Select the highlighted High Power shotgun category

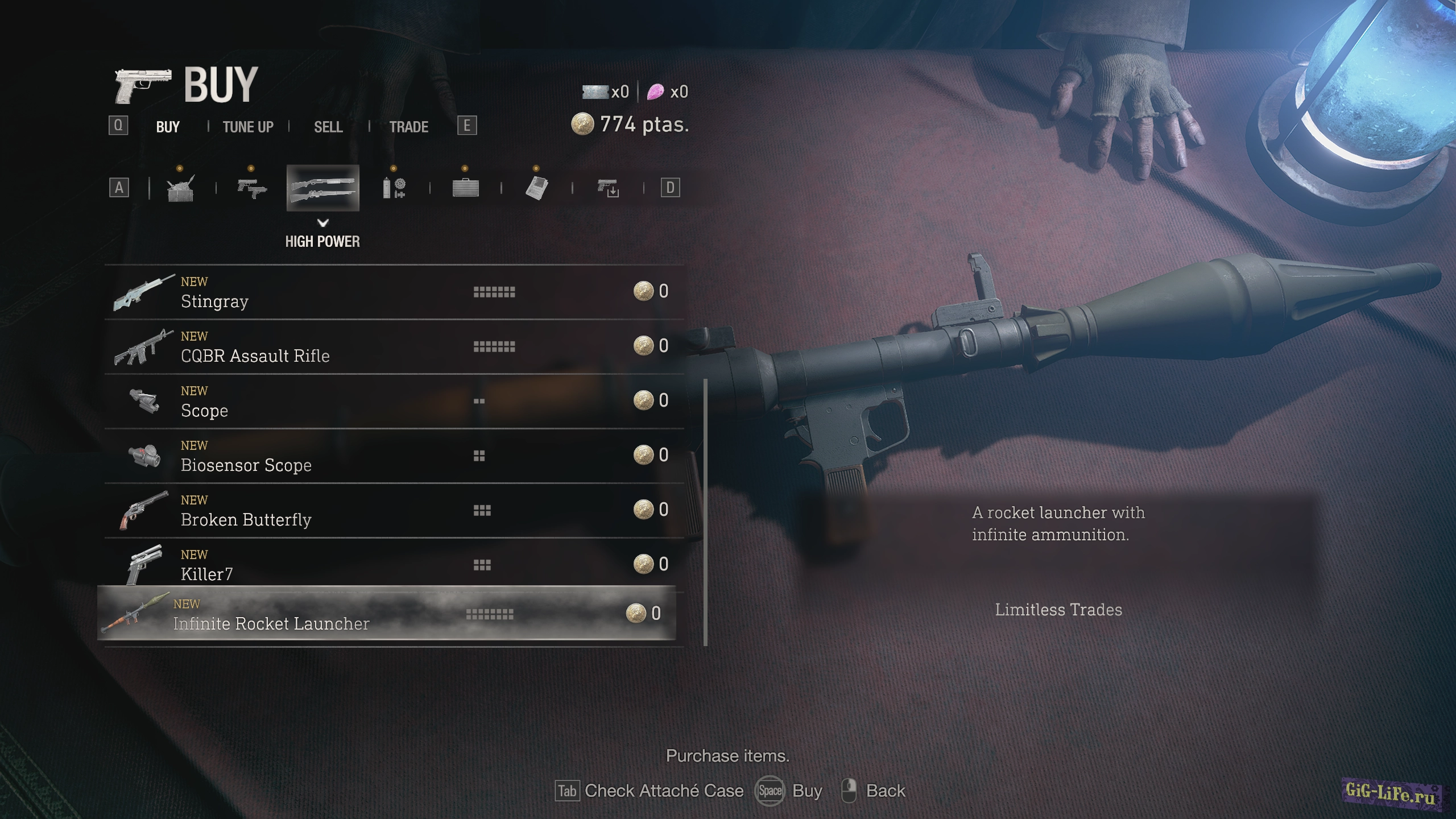point(324,188)
